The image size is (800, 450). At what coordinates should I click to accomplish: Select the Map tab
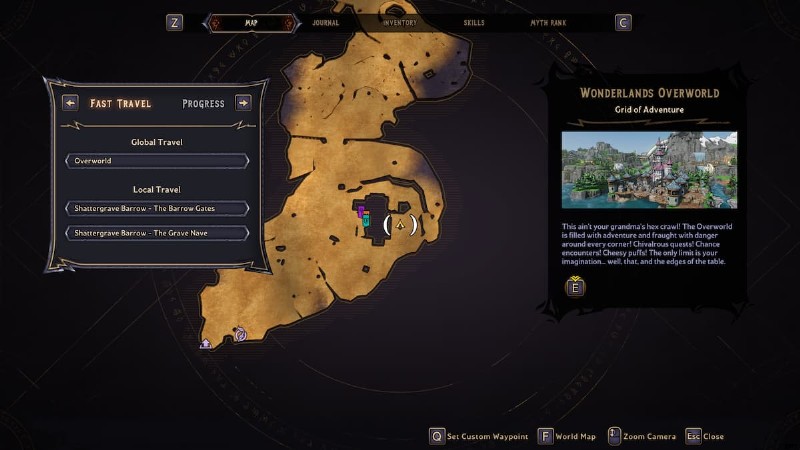coord(251,22)
